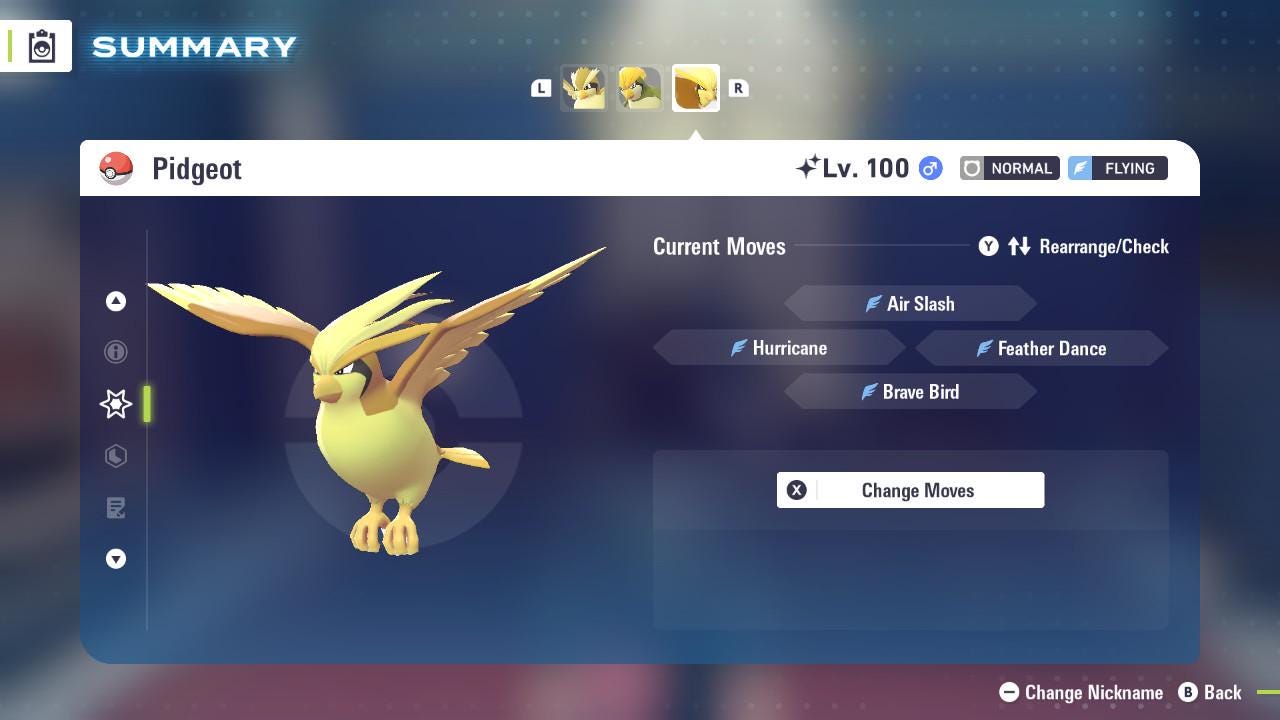The width and height of the screenshot is (1280, 720).
Task: Click the up arrow above the sidebar
Action: click(x=116, y=301)
